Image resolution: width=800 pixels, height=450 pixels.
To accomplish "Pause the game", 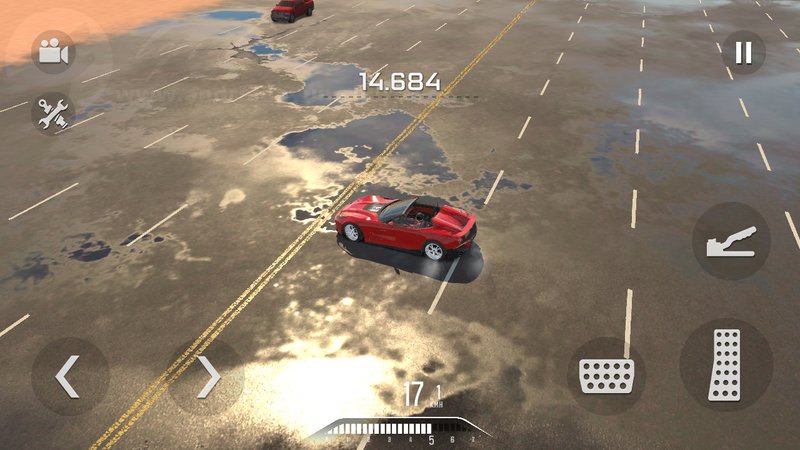I will click(743, 52).
